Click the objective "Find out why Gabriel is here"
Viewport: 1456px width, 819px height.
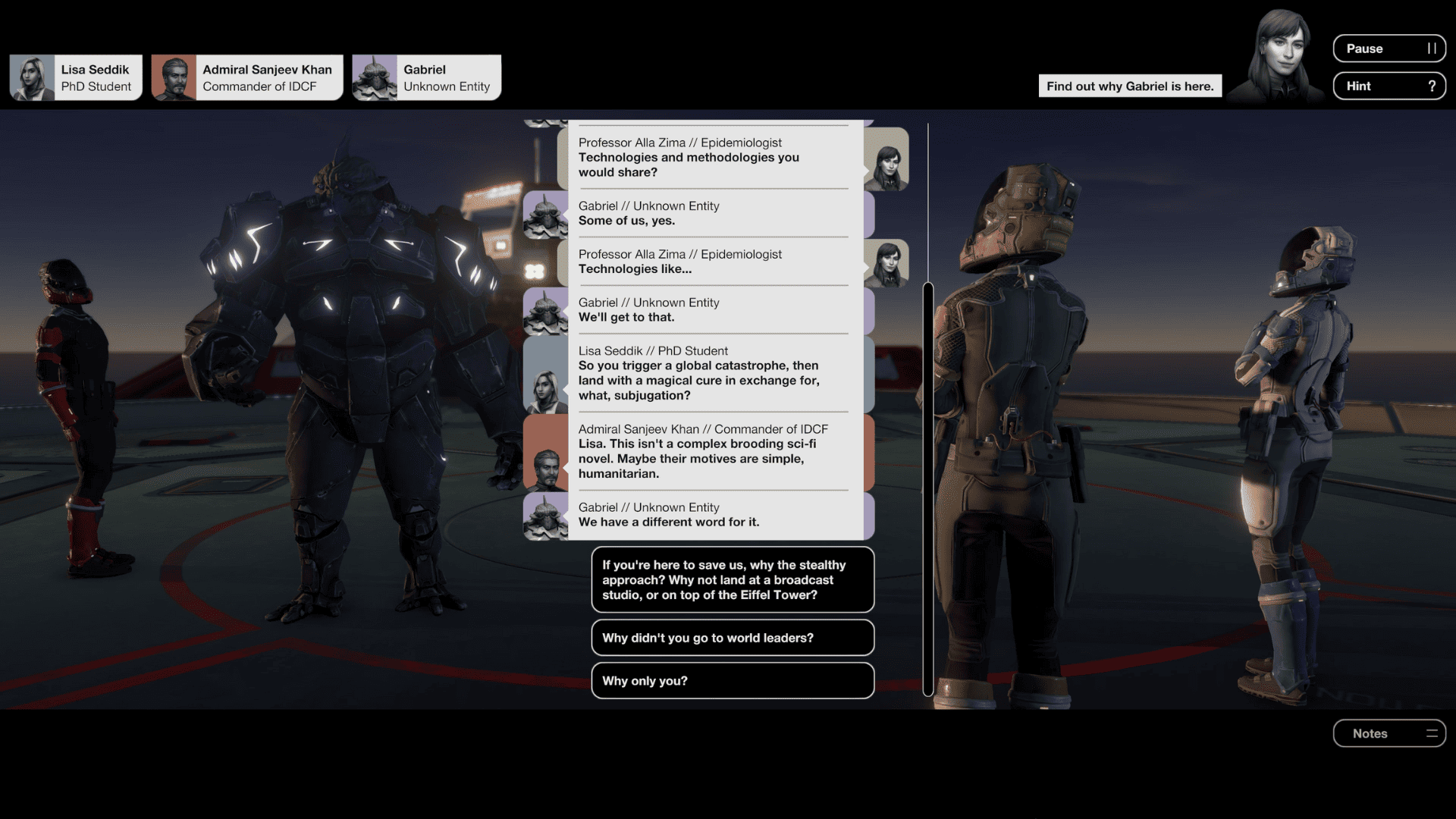point(1129,86)
